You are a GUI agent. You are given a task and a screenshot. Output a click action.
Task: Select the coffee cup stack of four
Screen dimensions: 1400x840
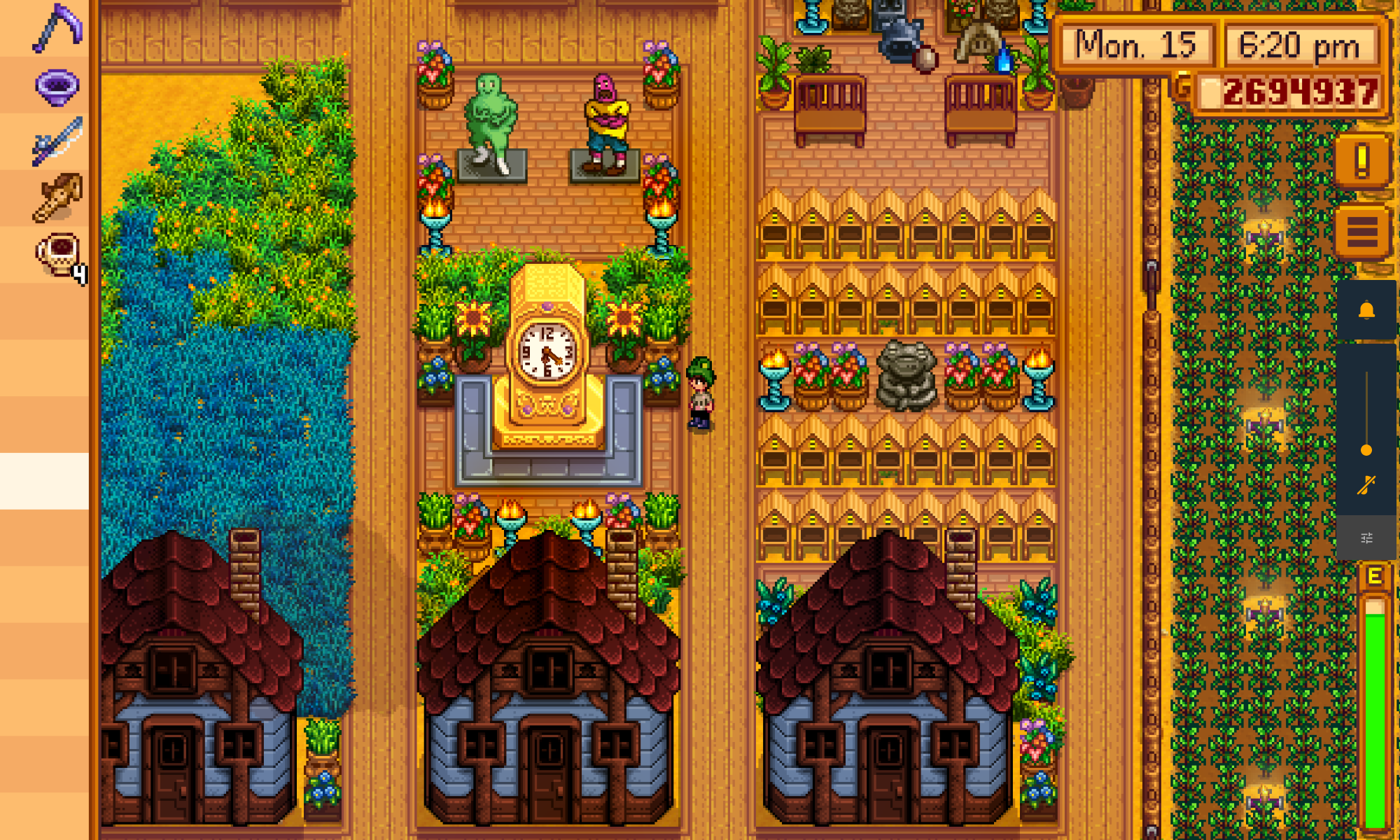click(59, 255)
